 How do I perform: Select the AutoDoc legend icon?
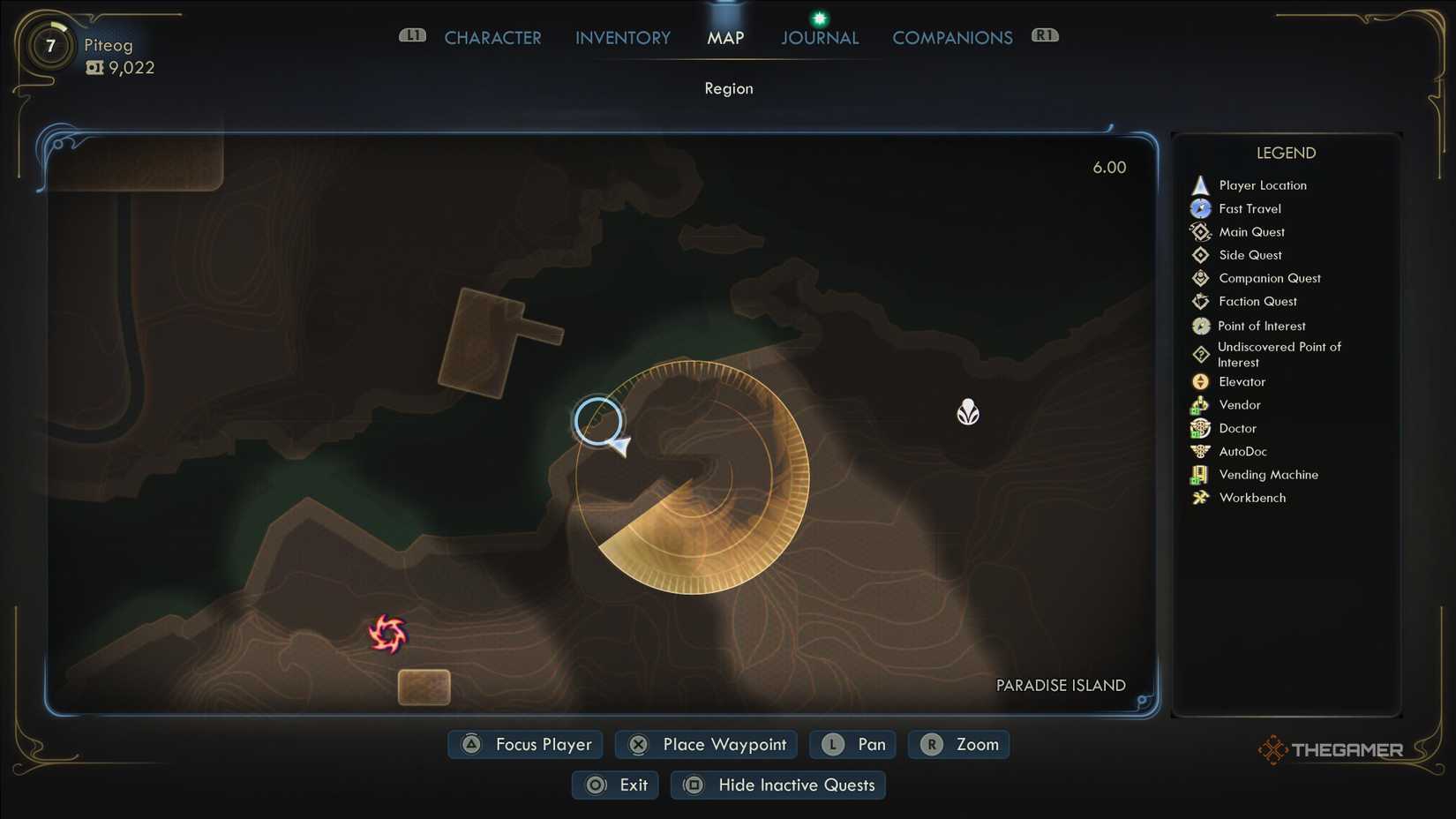point(1200,451)
